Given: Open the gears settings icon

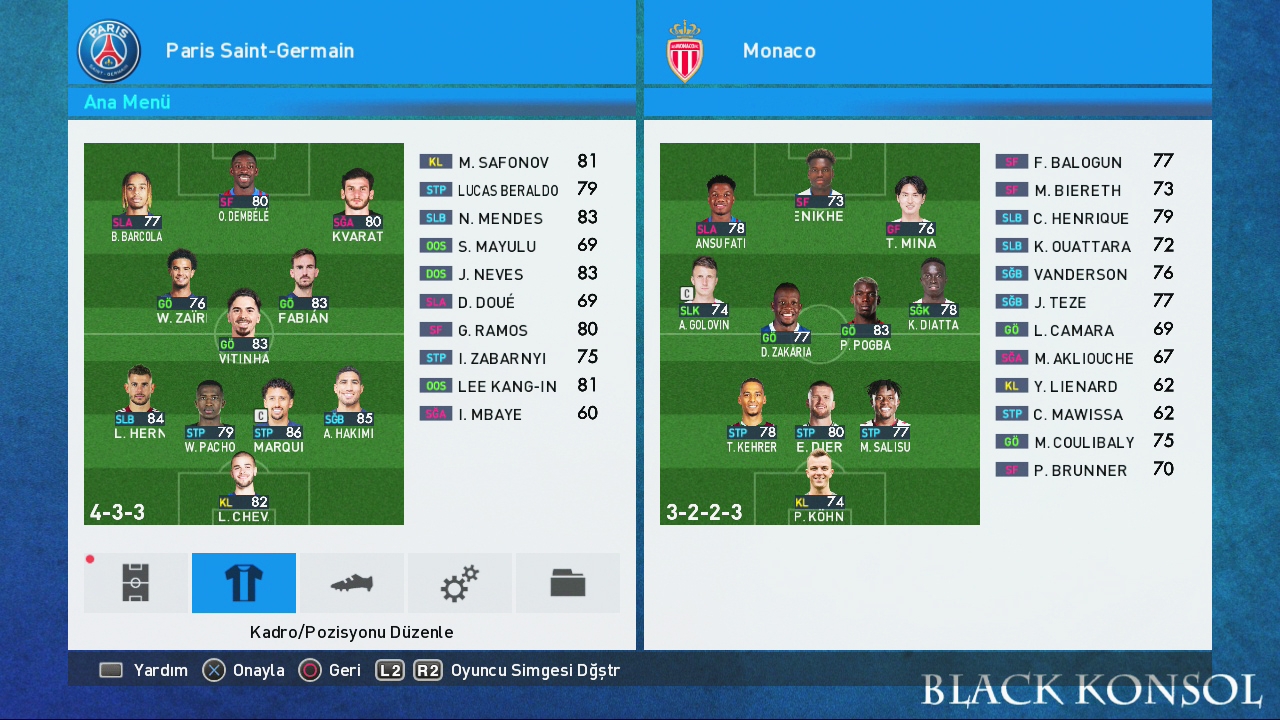Looking at the screenshot, I should coord(460,583).
